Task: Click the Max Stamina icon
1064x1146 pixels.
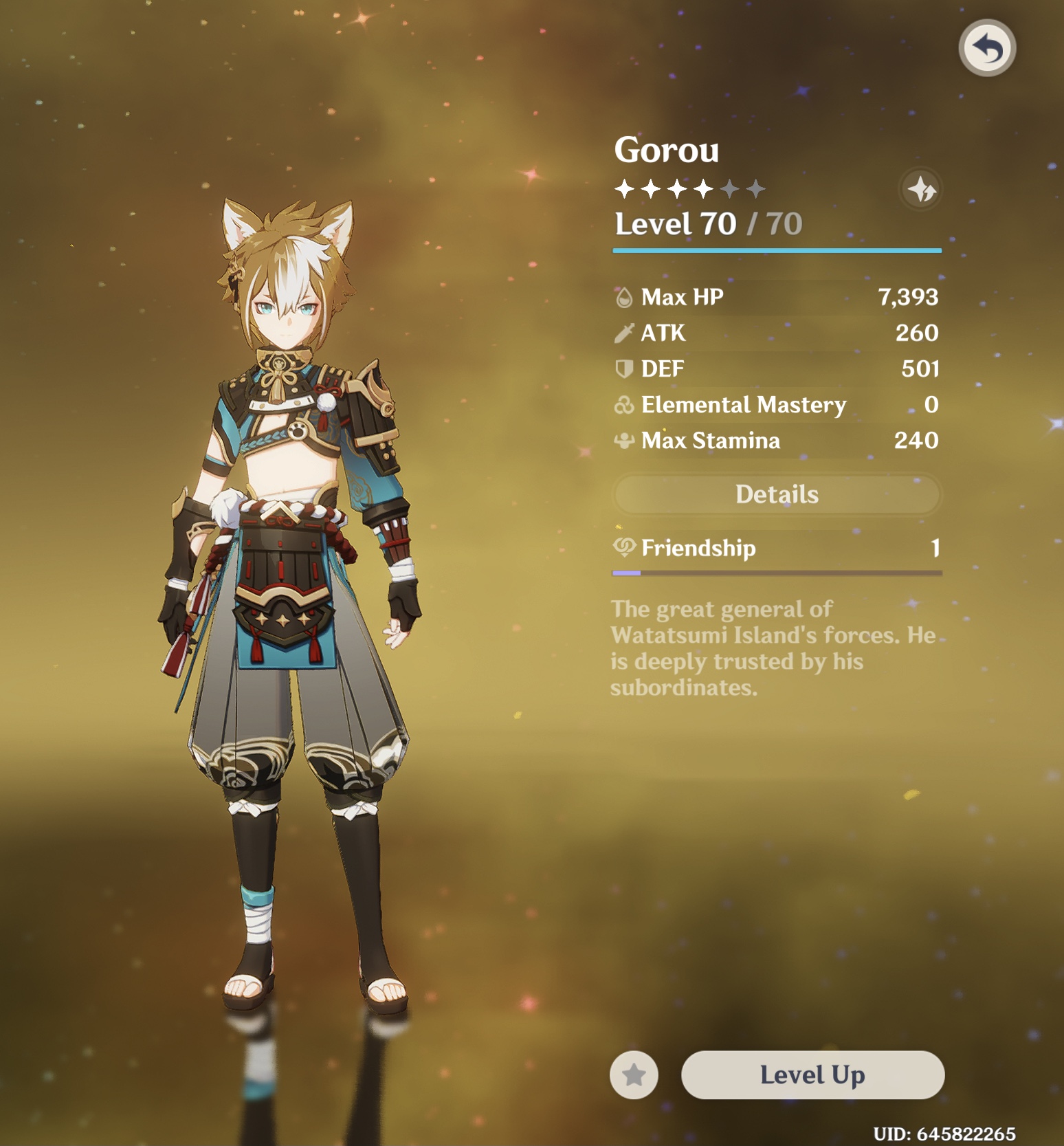Action: [x=624, y=441]
